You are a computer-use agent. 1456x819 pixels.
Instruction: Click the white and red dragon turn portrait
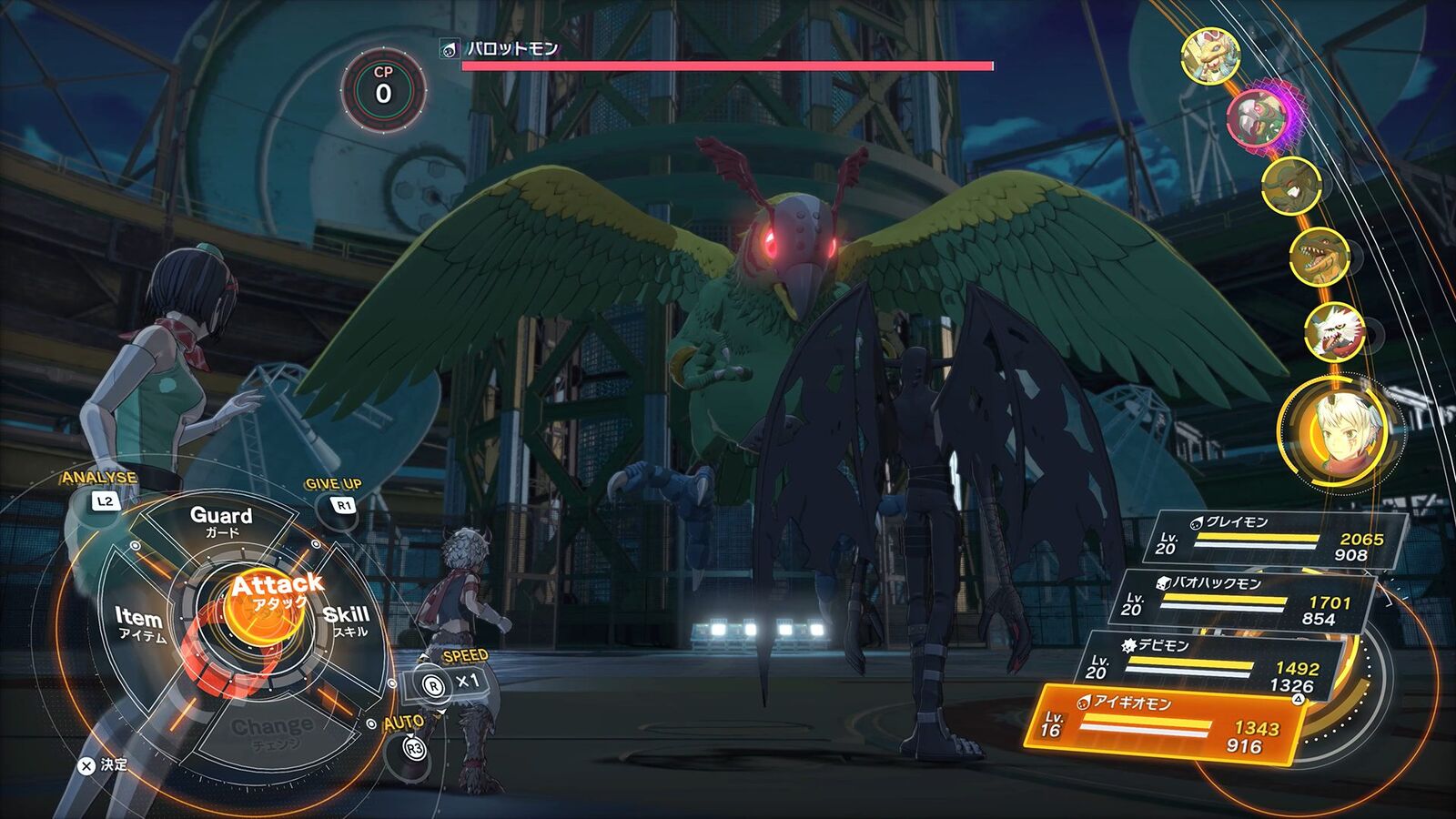[x=1333, y=330]
